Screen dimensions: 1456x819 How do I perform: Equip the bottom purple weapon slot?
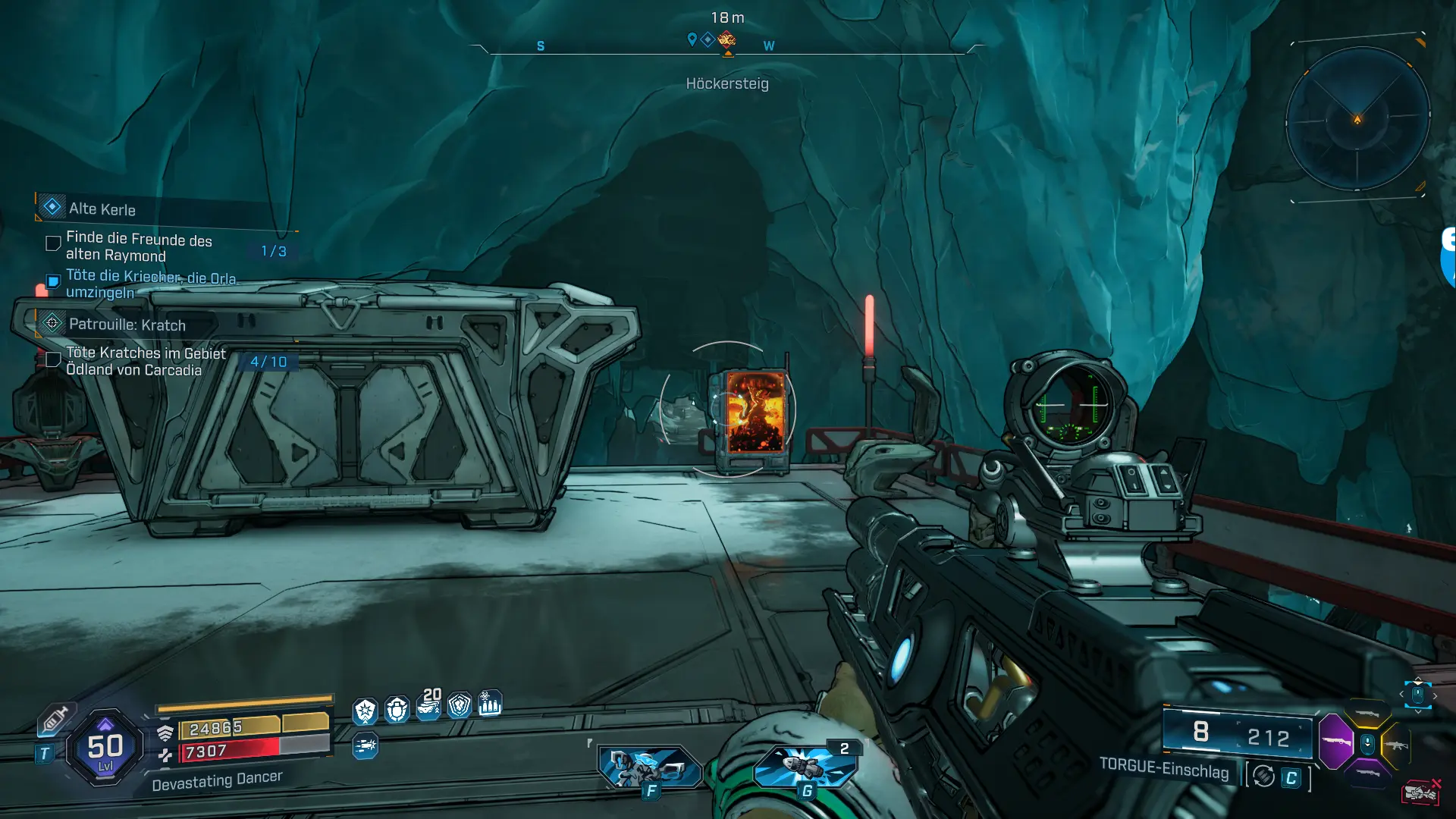click(1367, 773)
